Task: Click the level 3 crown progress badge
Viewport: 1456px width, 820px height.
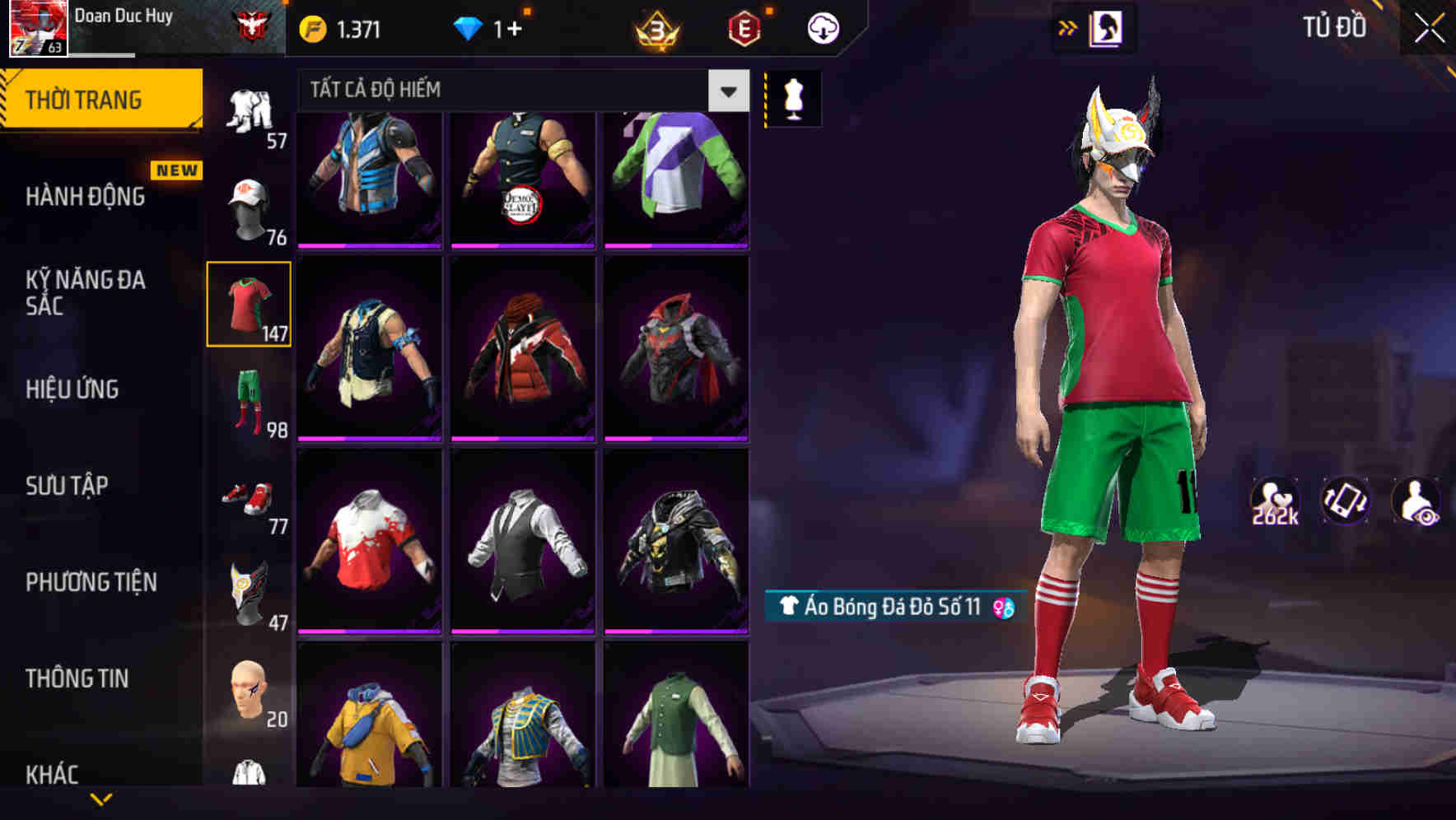Action: (x=655, y=26)
